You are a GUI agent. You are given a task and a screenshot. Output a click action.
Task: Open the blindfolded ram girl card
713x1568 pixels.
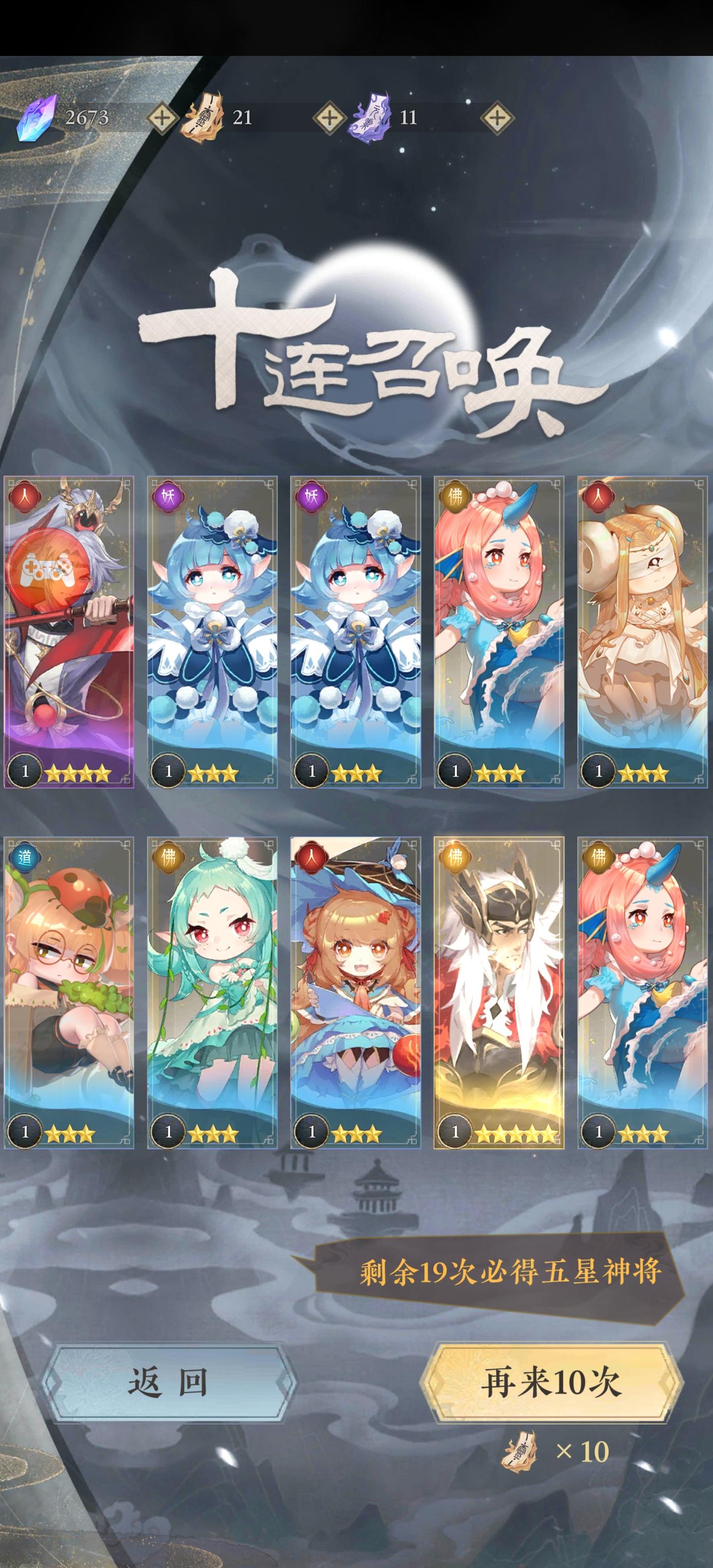[x=641, y=639]
